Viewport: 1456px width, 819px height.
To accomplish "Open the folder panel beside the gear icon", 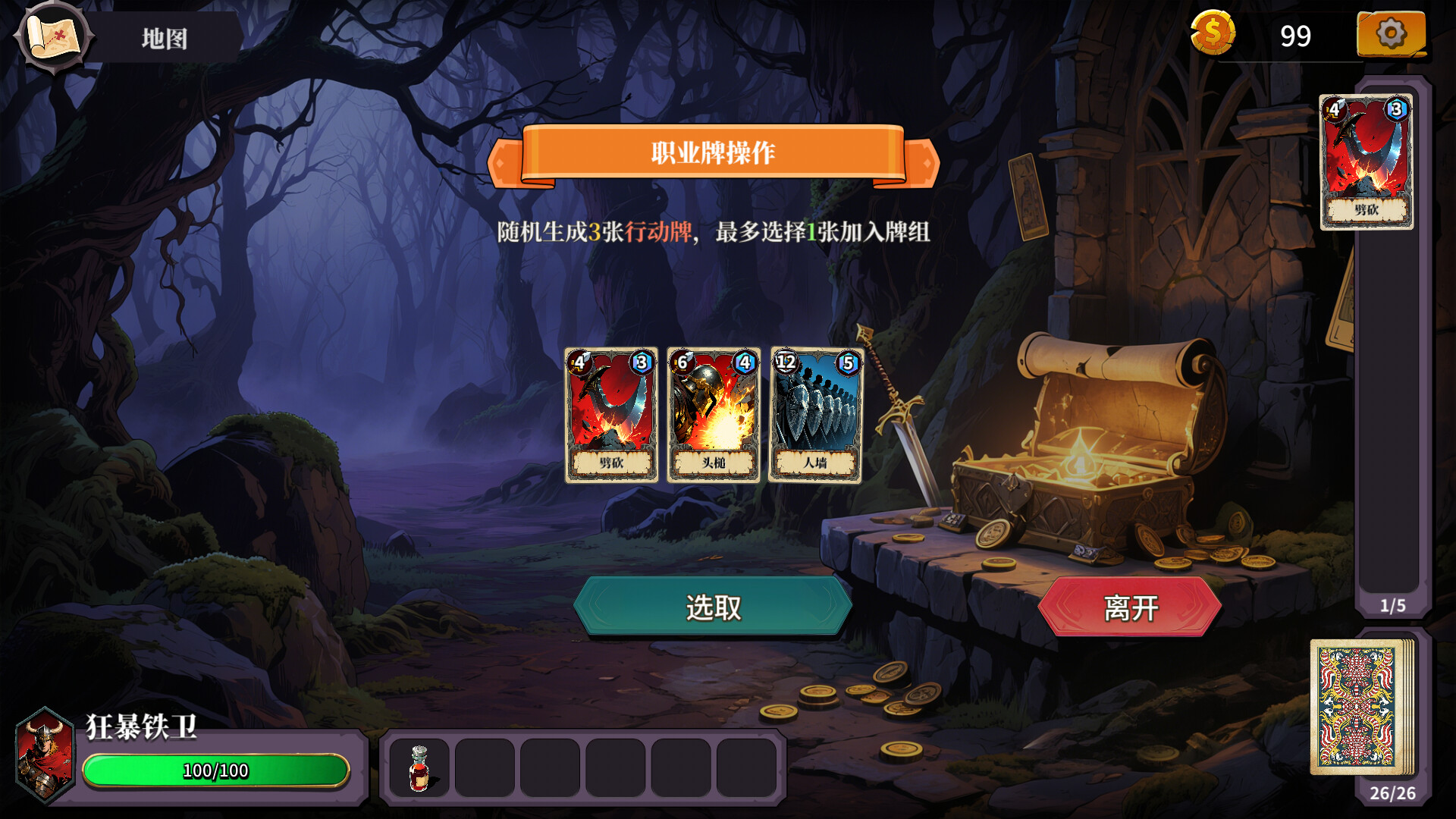I will 1392,34.
